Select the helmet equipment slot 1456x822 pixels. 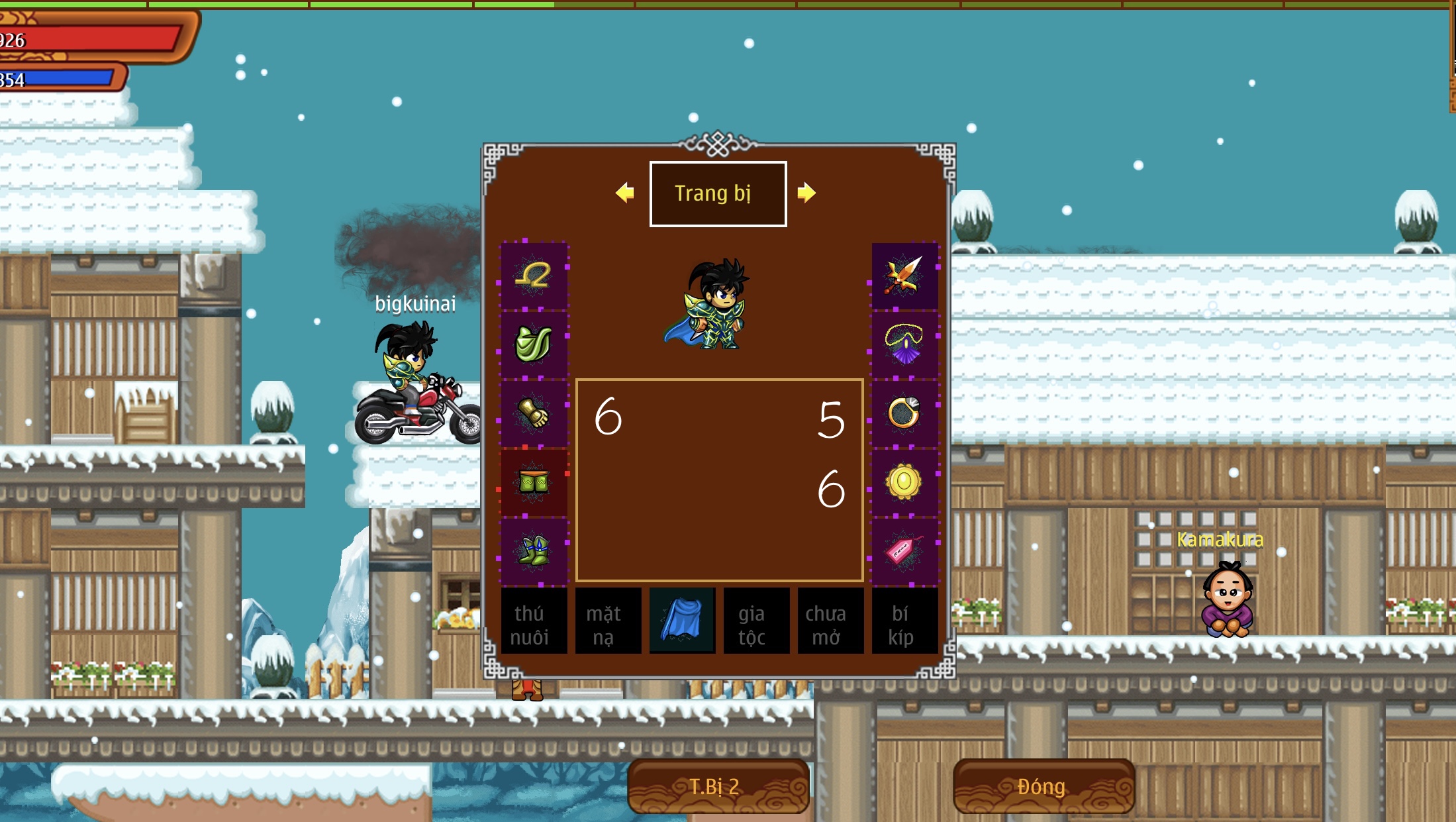point(534,276)
